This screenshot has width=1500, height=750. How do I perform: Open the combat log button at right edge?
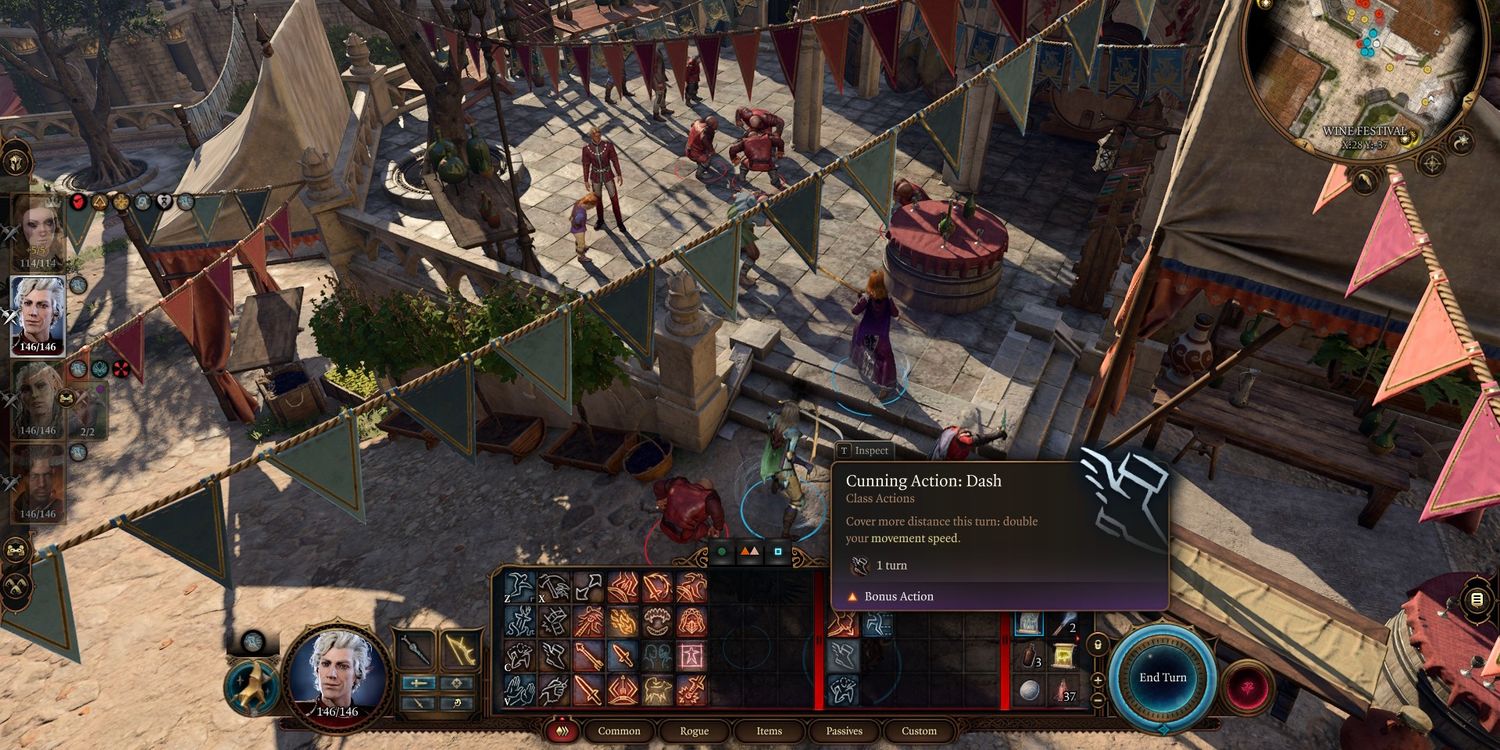(1476, 601)
